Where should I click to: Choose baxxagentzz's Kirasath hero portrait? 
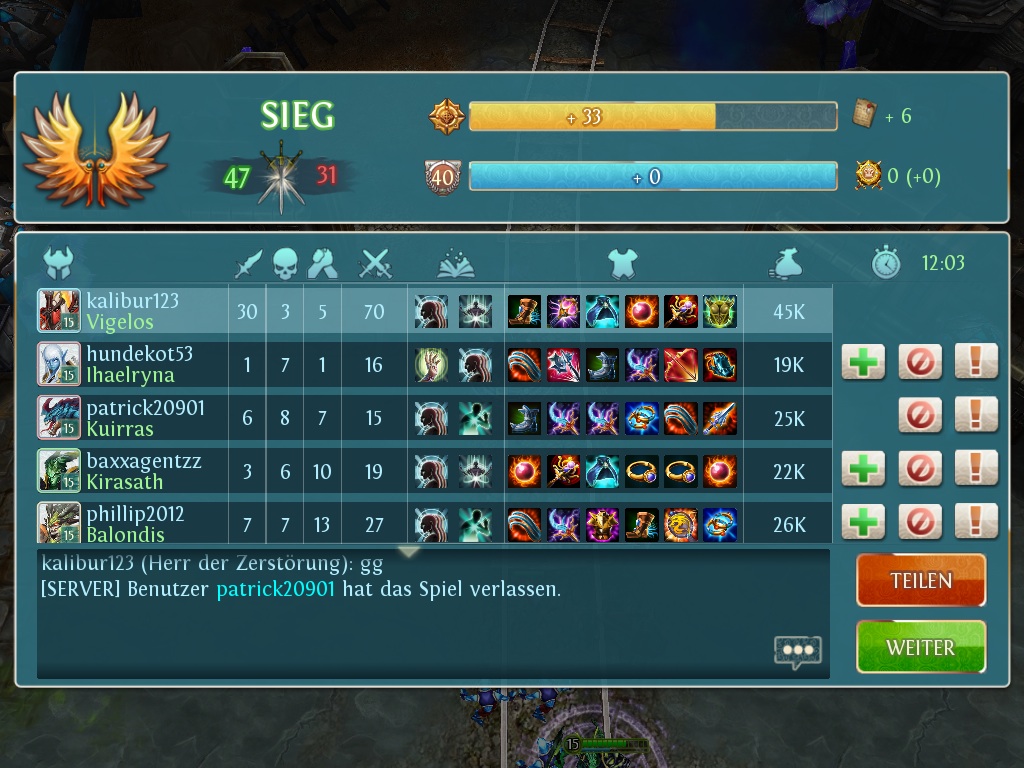point(59,471)
